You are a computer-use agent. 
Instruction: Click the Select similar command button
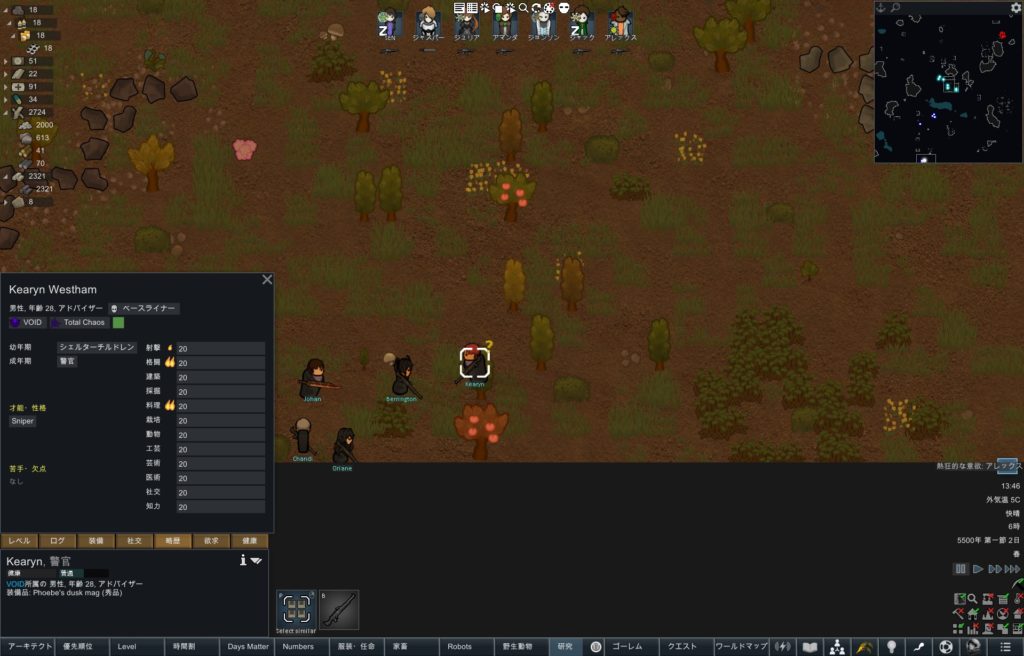(296, 609)
